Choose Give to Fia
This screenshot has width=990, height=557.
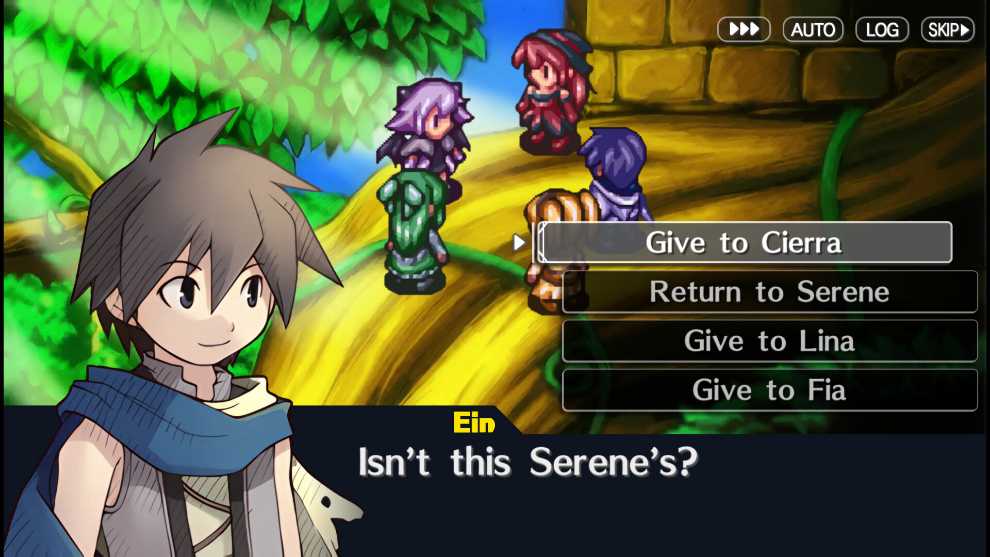pos(769,390)
